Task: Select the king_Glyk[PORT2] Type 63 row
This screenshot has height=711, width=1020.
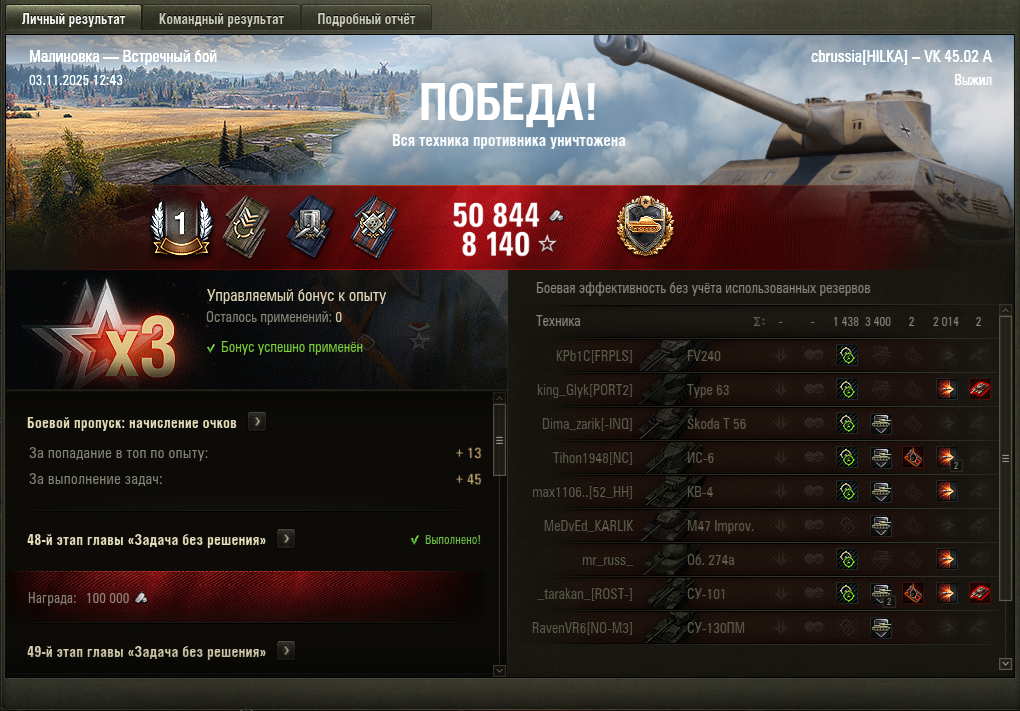Action: [x=700, y=389]
